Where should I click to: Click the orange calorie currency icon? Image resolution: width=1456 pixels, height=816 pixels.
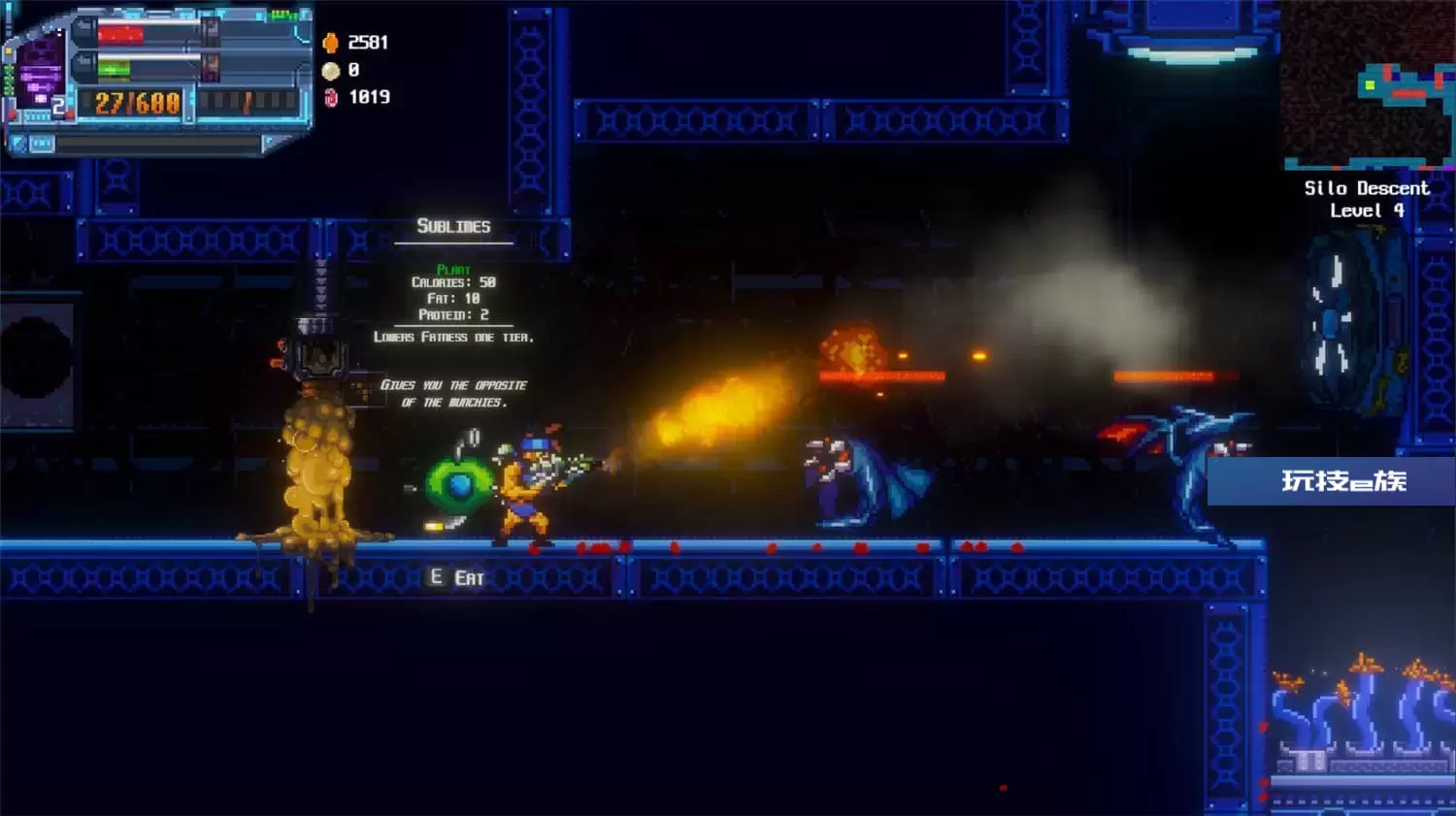point(331,43)
